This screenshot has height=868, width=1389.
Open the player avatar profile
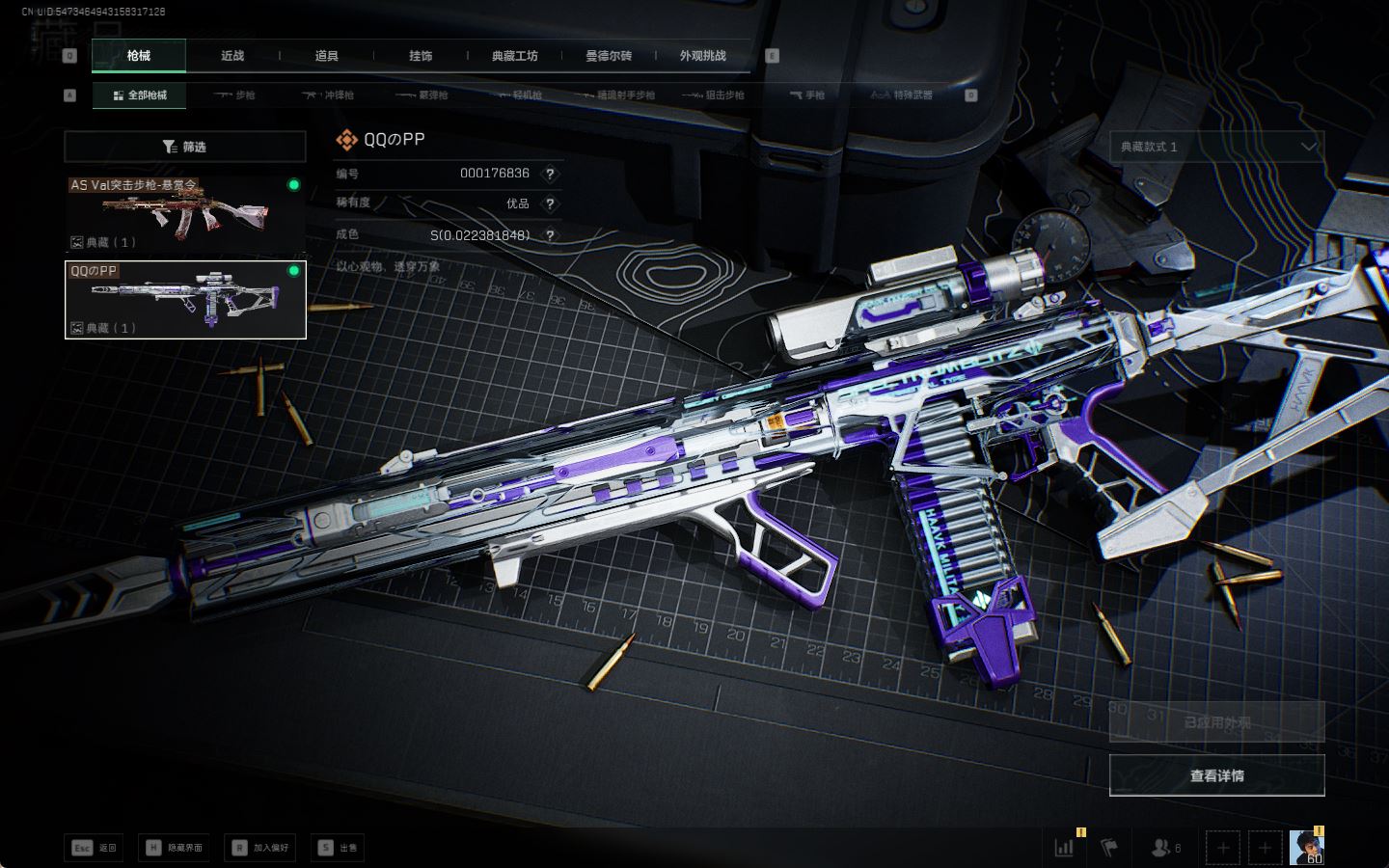[1306, 847]
